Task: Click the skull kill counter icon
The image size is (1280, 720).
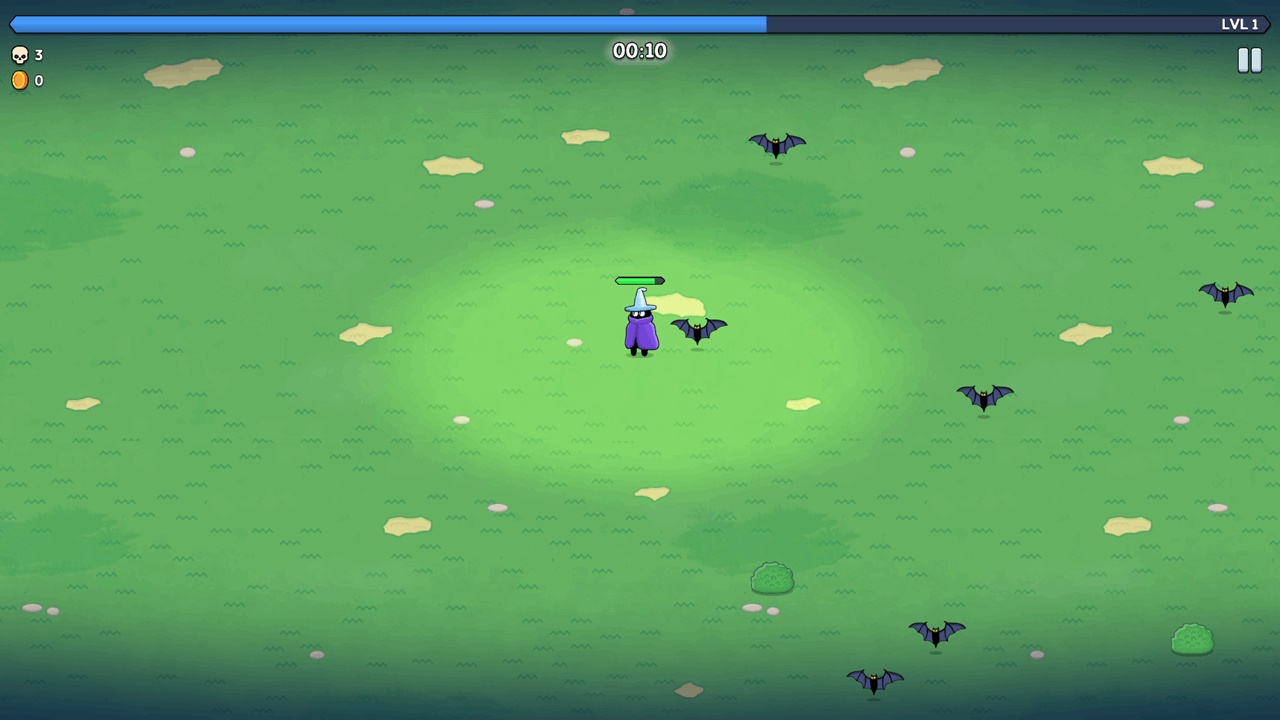Action: click(x=20, y=55)
